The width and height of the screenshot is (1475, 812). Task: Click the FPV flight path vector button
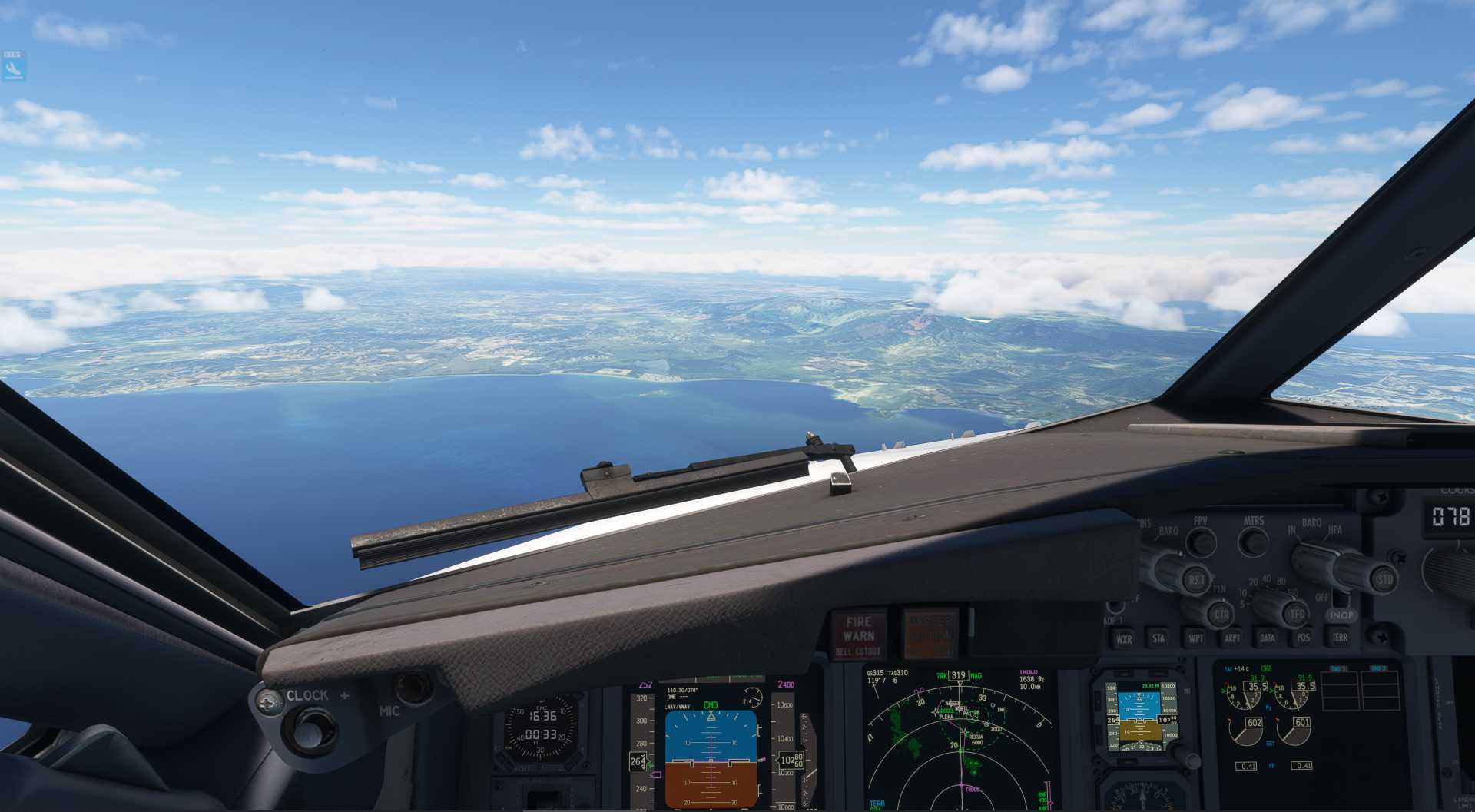pos(1201,542)
